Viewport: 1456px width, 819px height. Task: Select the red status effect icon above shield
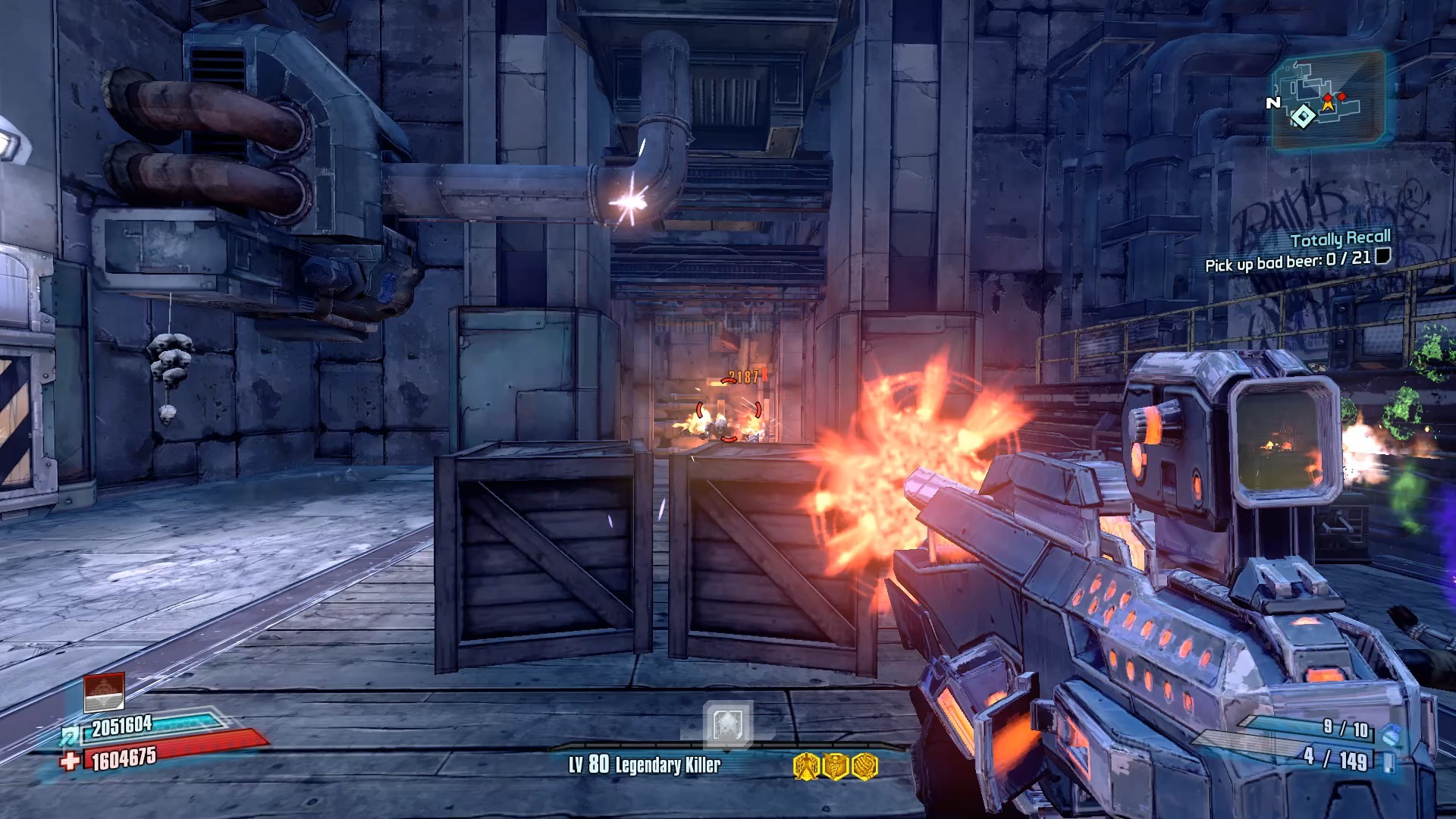[104, 691]
